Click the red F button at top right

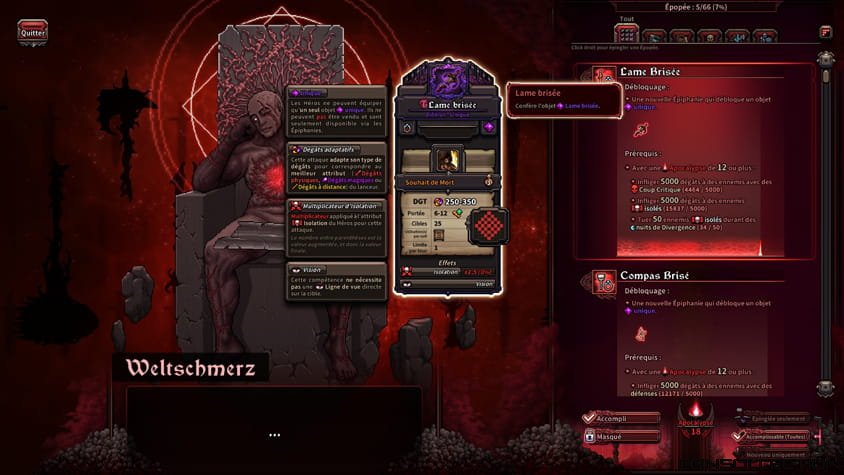click(x=825, y=31)
